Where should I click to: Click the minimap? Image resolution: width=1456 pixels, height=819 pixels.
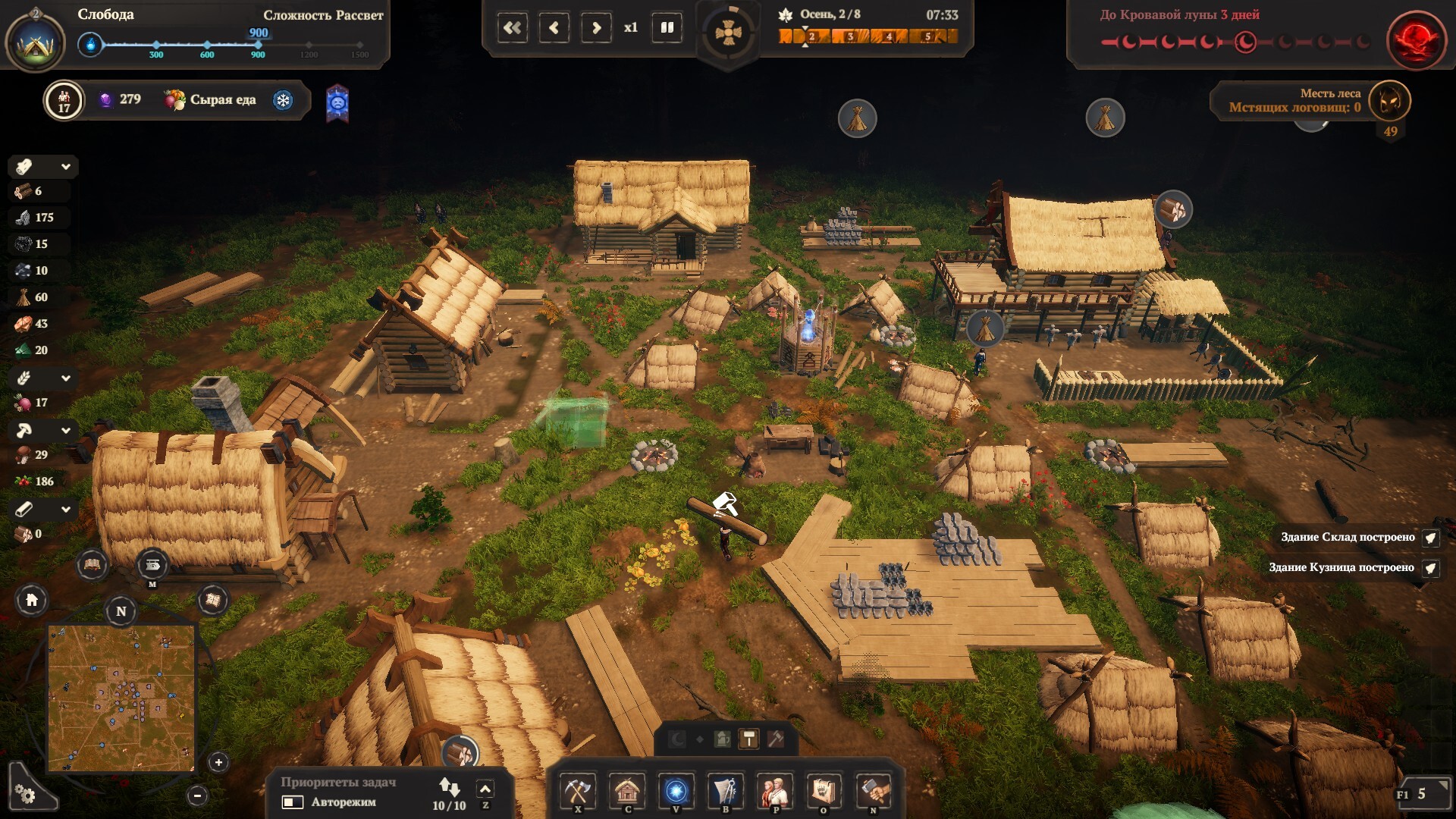point(121,698)
